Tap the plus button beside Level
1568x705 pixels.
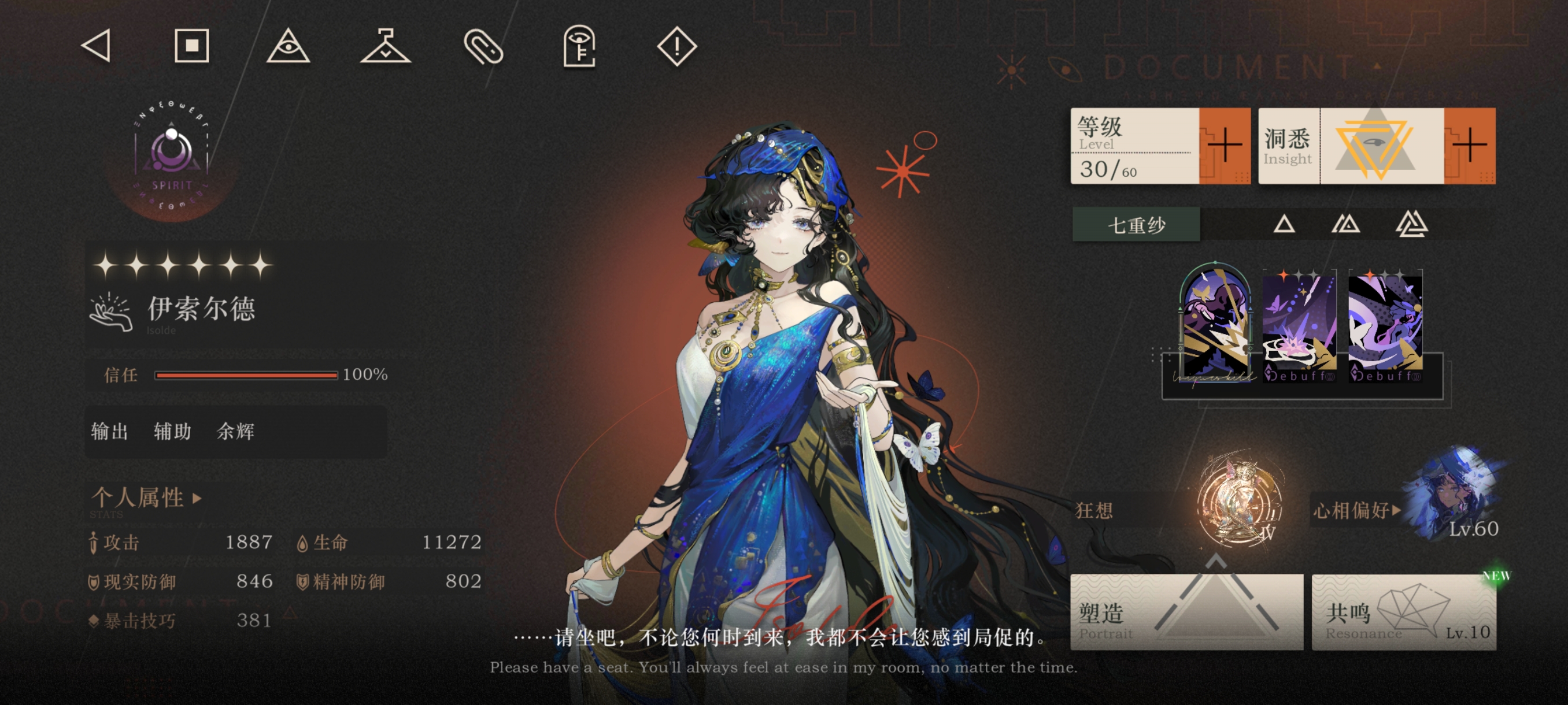tap(1224, 146)
